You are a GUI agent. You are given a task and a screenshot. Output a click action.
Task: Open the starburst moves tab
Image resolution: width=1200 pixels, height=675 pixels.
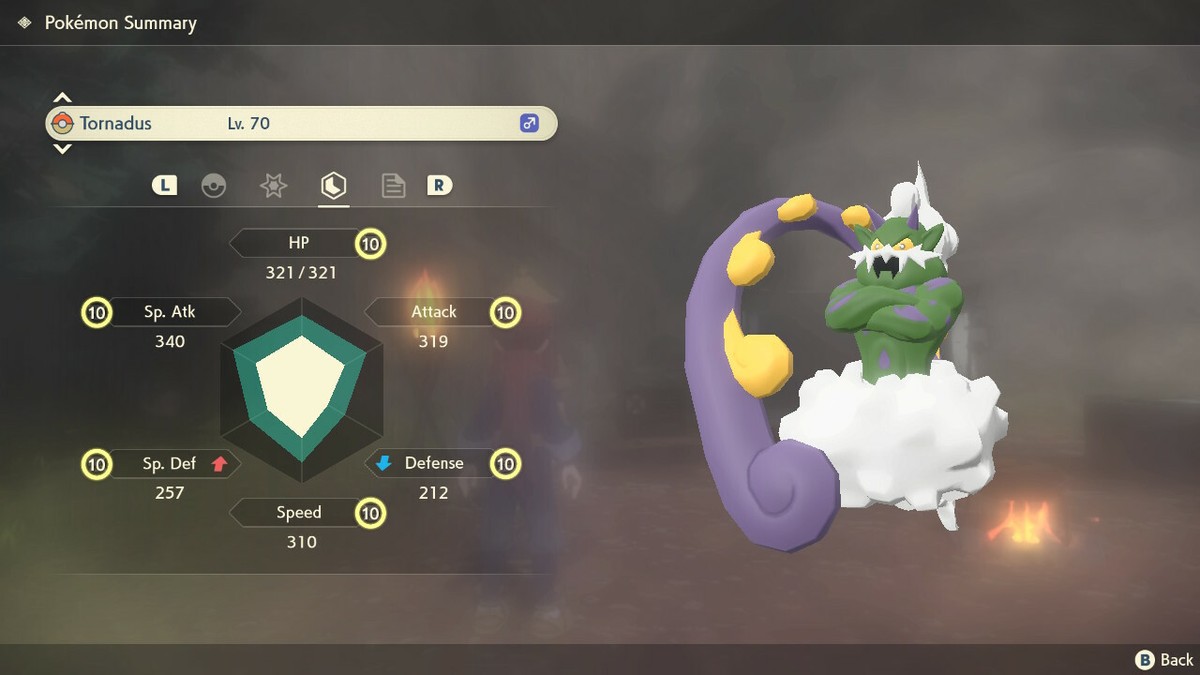coord(273,186)
